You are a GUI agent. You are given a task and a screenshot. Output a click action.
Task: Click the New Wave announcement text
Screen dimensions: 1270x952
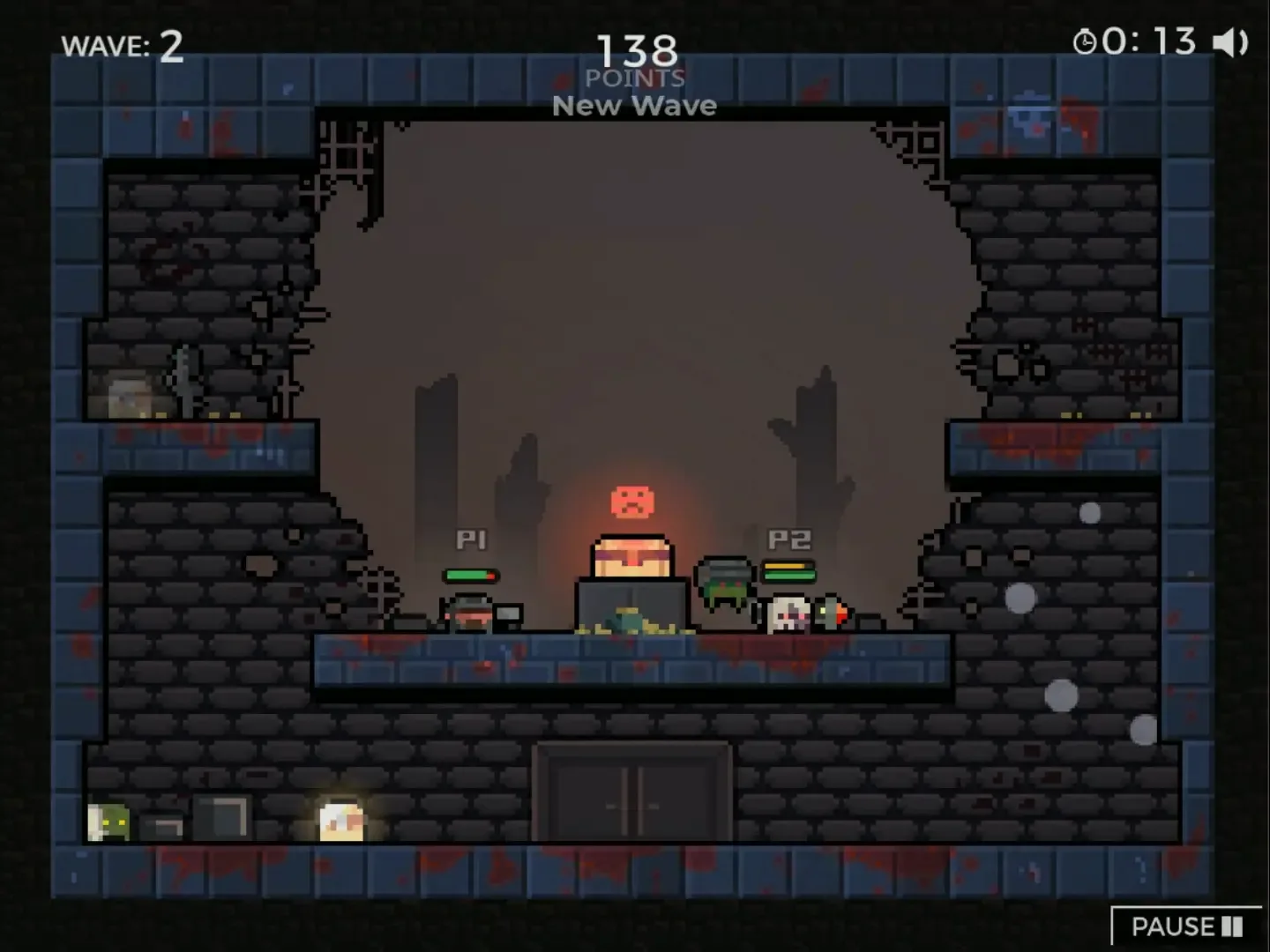[634, 105]
